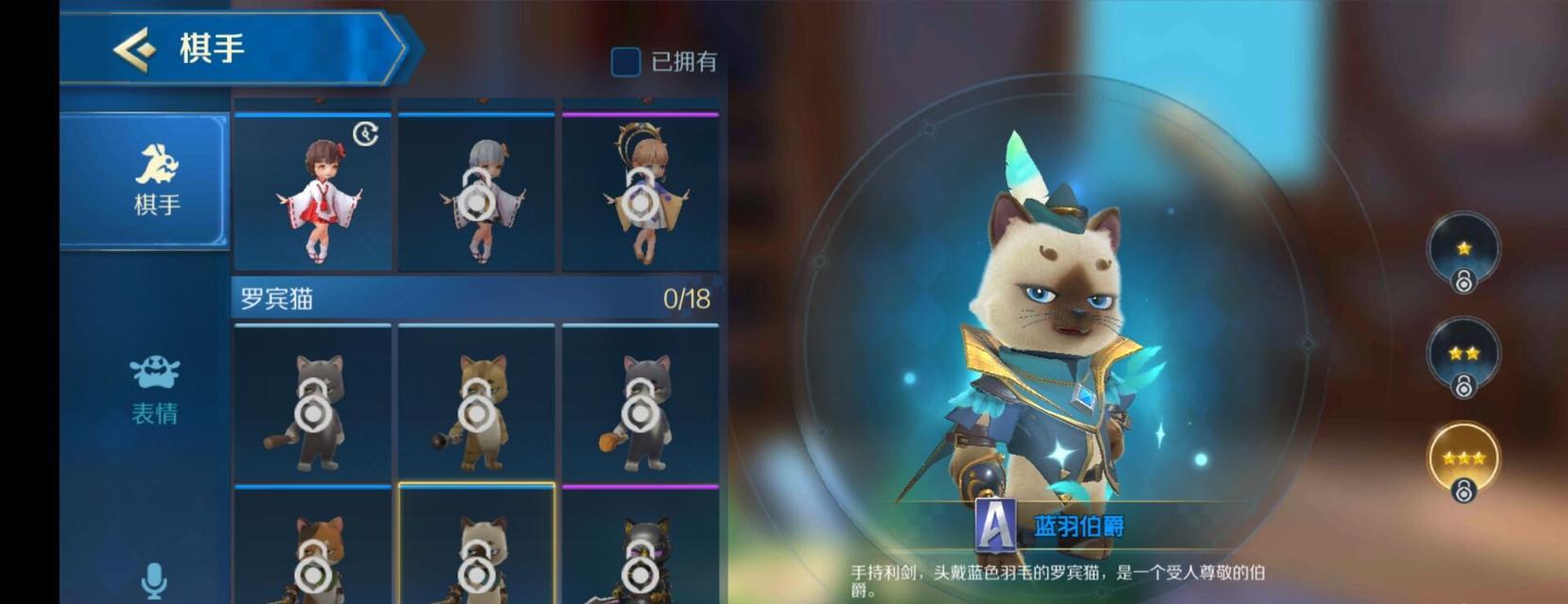Go back using the 棋手 header arrow
1568x604 pixels.
[135, 48]
